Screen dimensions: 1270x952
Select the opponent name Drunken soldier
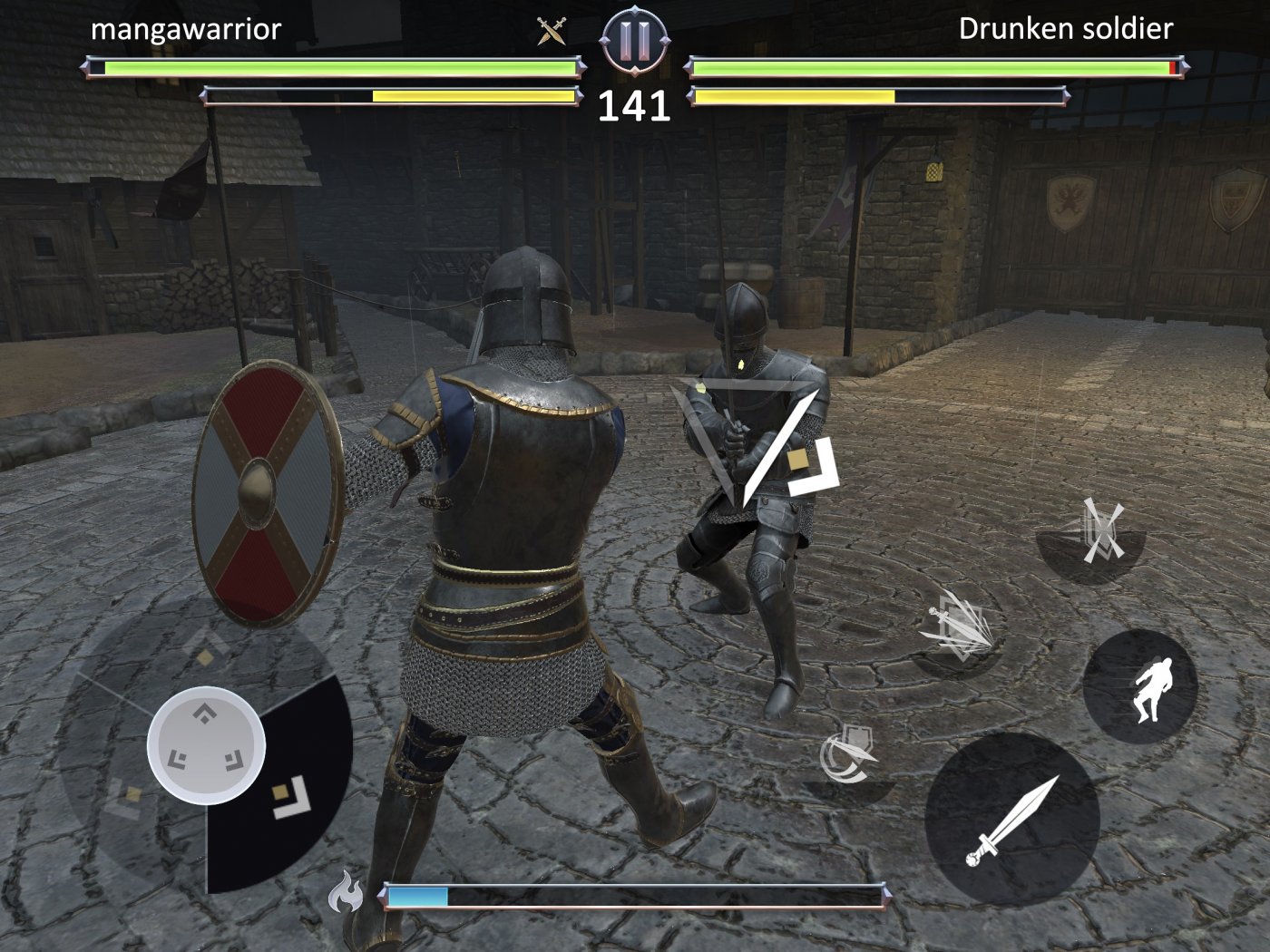[x=1066, y=29]
